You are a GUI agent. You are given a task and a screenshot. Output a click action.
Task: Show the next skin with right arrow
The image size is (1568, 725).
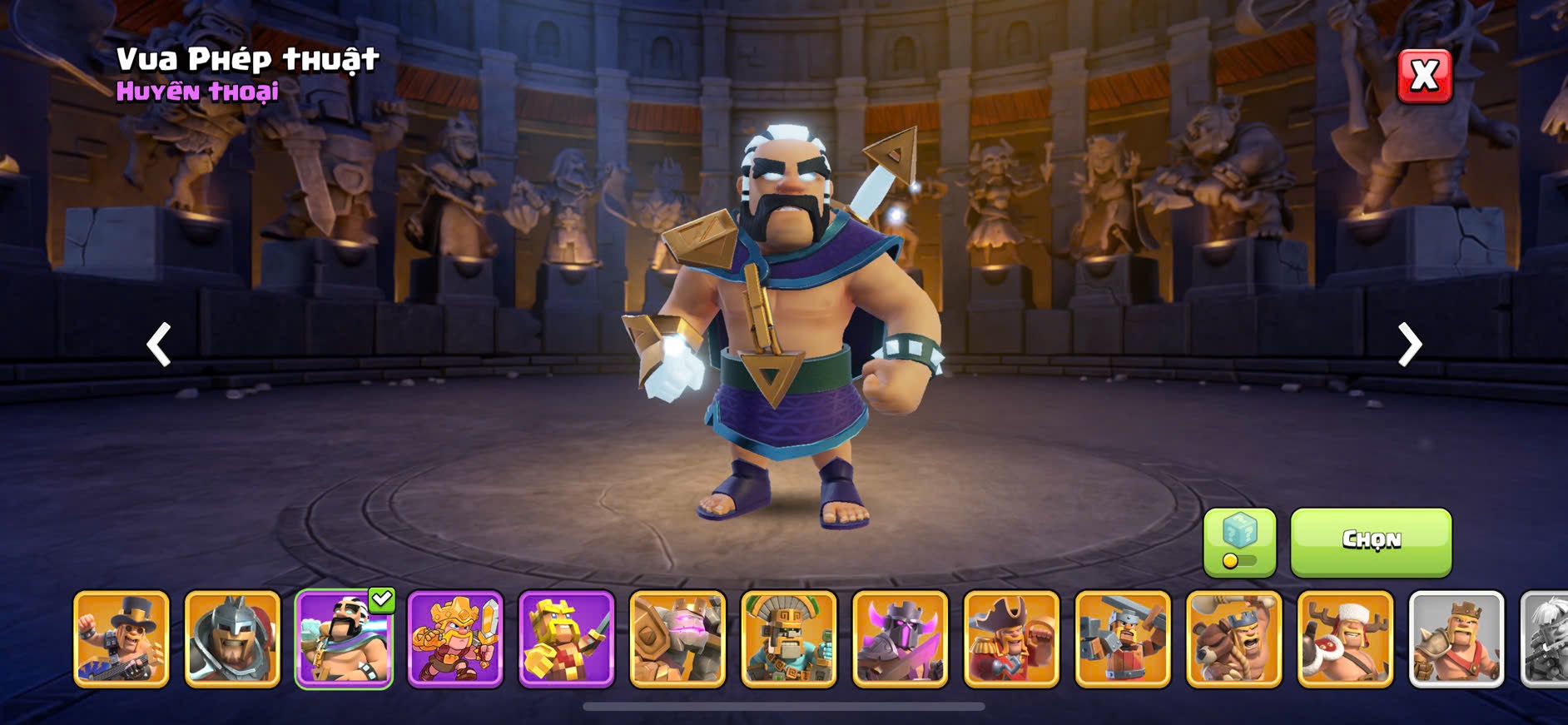[1409, 345]
